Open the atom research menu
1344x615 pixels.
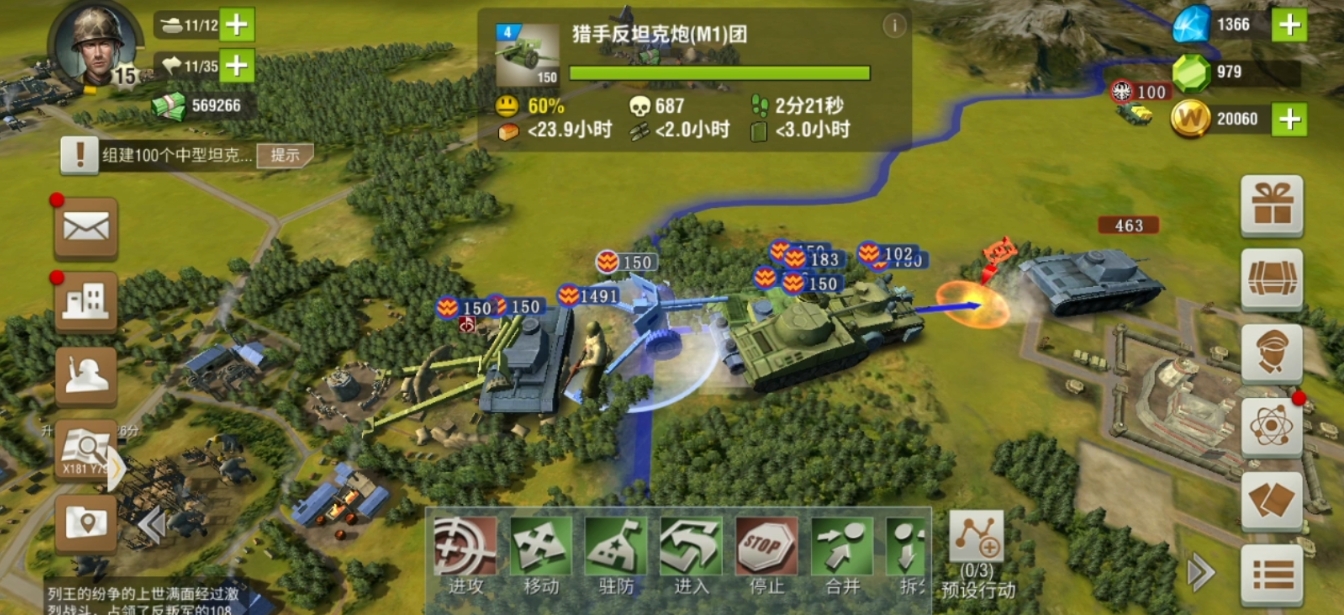point(1271,427)
